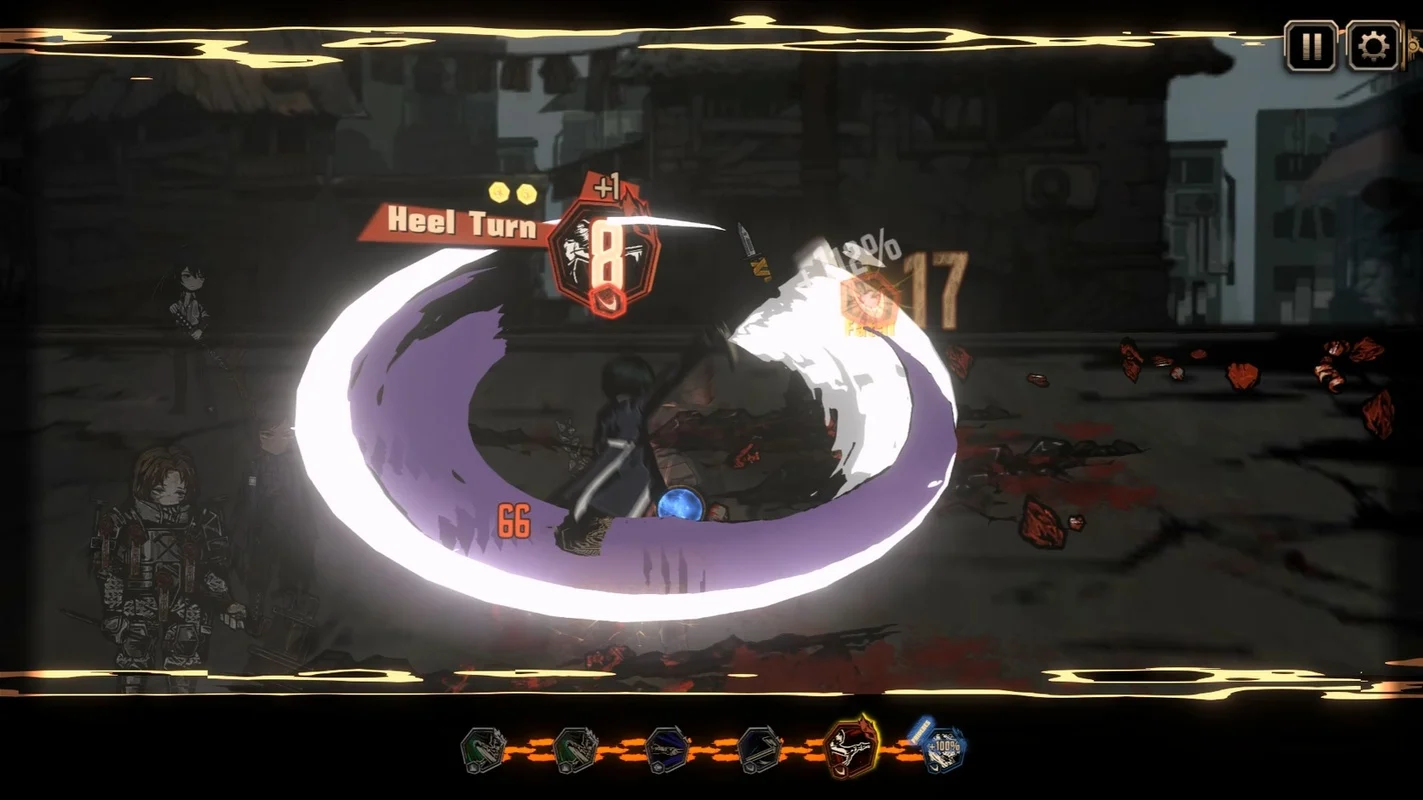Image resolution: width=1423 pixels, height=800 pixels.
Task: Select the highlighted red kick skill icon
Action: click(849, 748)
